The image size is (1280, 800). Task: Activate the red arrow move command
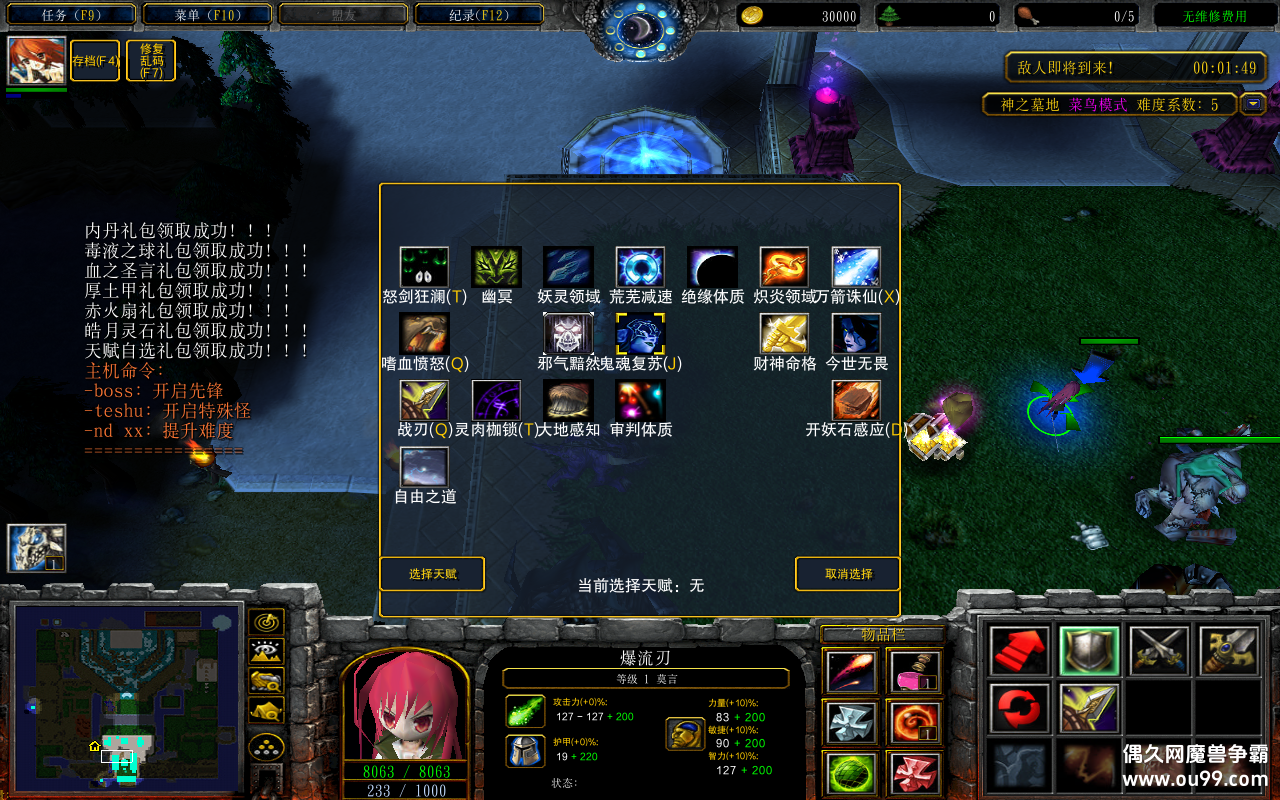1019,651
